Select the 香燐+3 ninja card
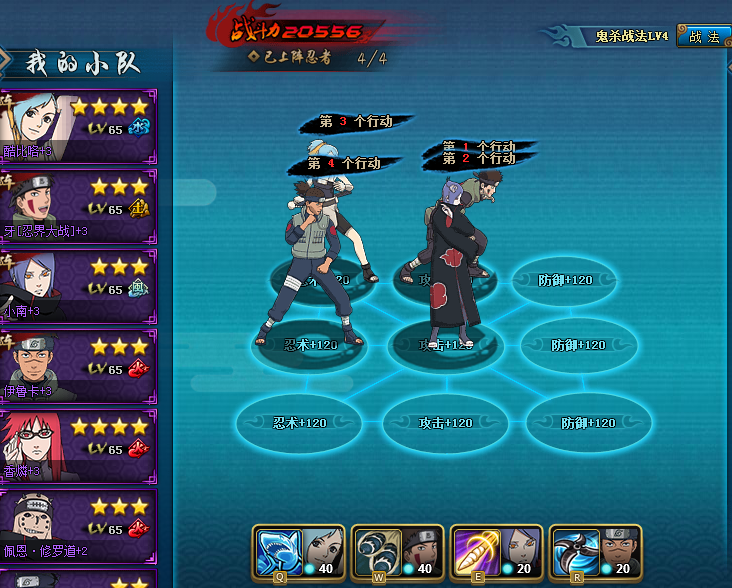The image size is (732, 588). coord(78,446)
